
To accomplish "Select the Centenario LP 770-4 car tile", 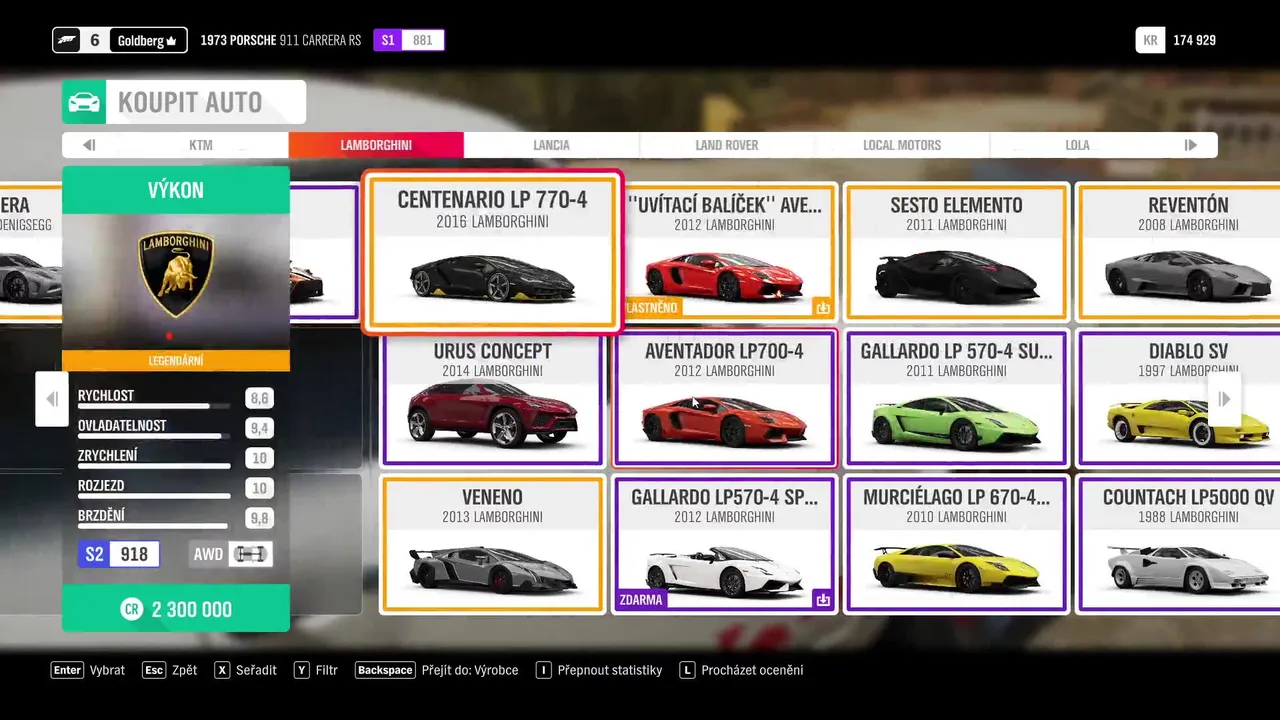I will click(492, 252).
